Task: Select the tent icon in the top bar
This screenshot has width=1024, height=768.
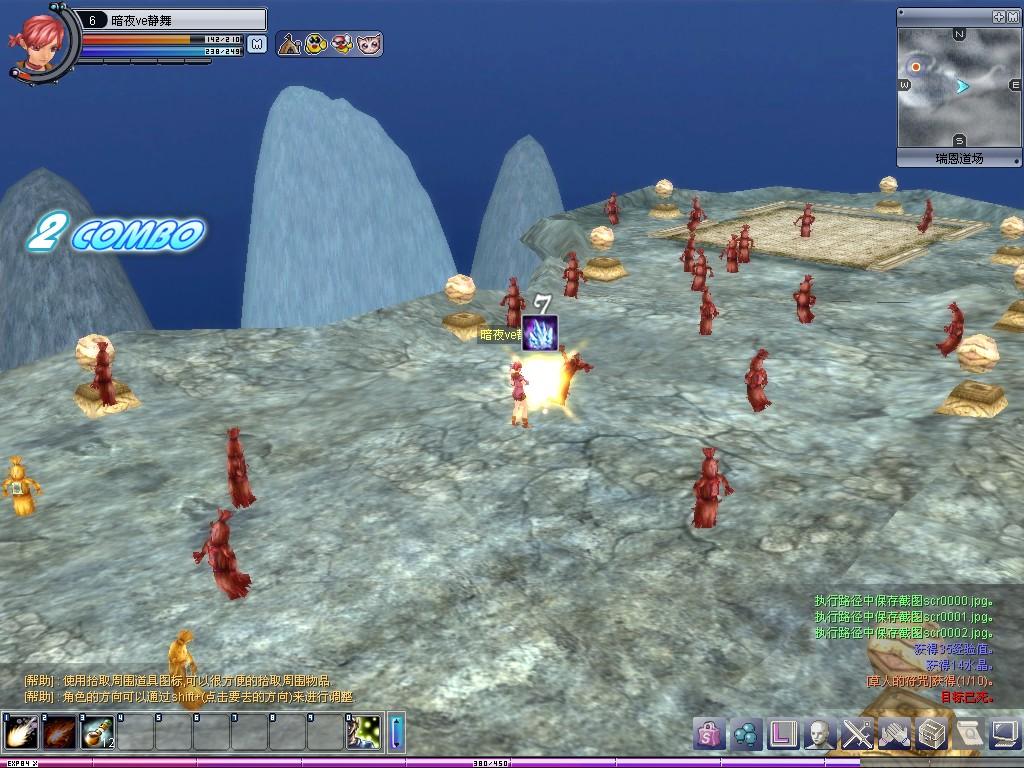Action: [x=290, y=44]
